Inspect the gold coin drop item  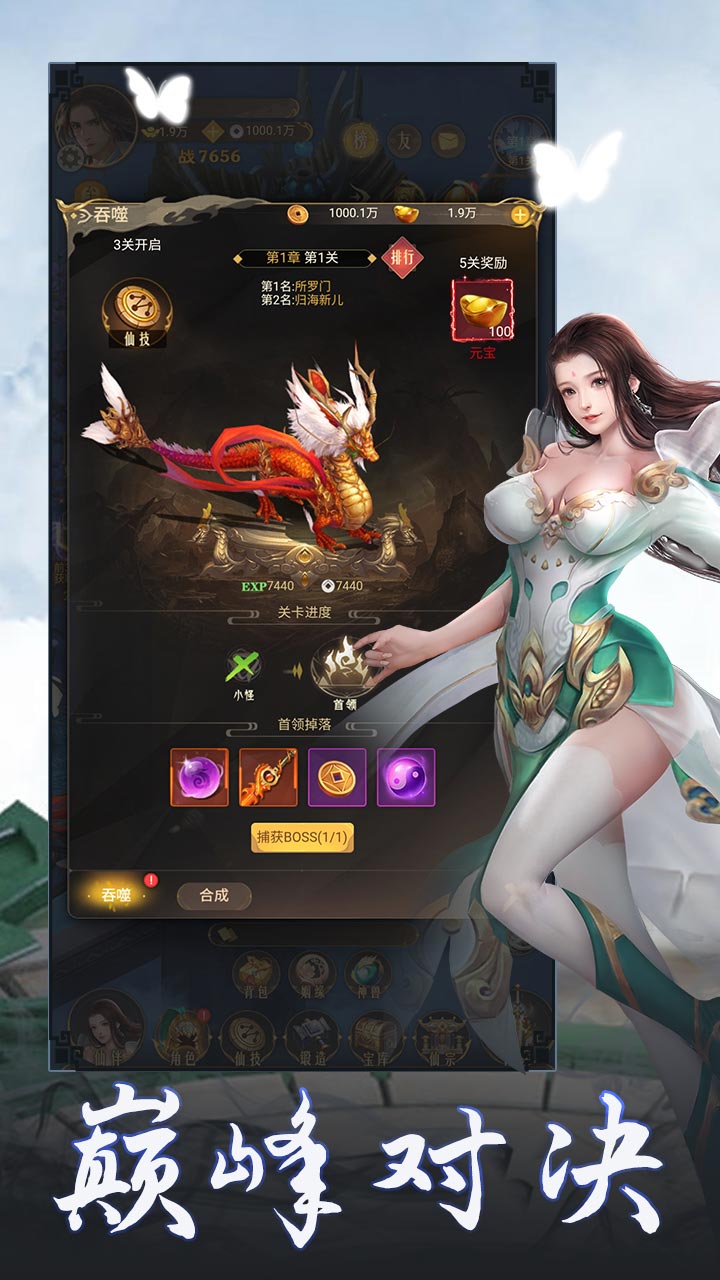coord(337,777)
